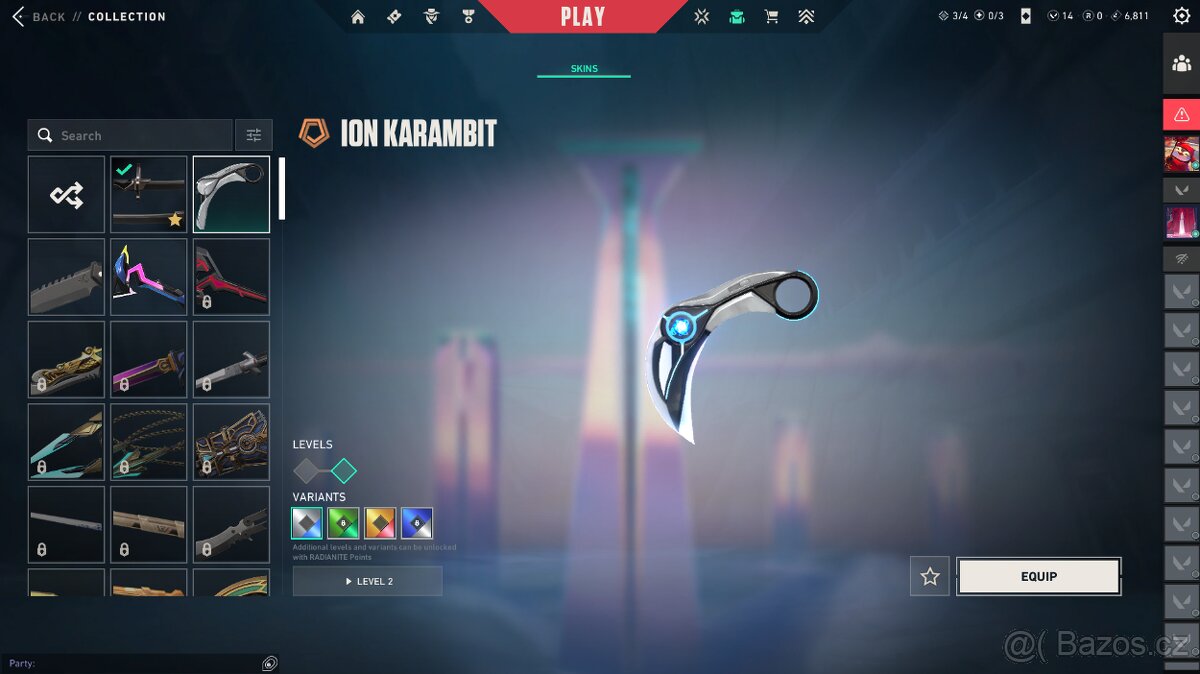The image size is (1200, 674).
Task: Open the friends list panel
Action: (1181, 63)
